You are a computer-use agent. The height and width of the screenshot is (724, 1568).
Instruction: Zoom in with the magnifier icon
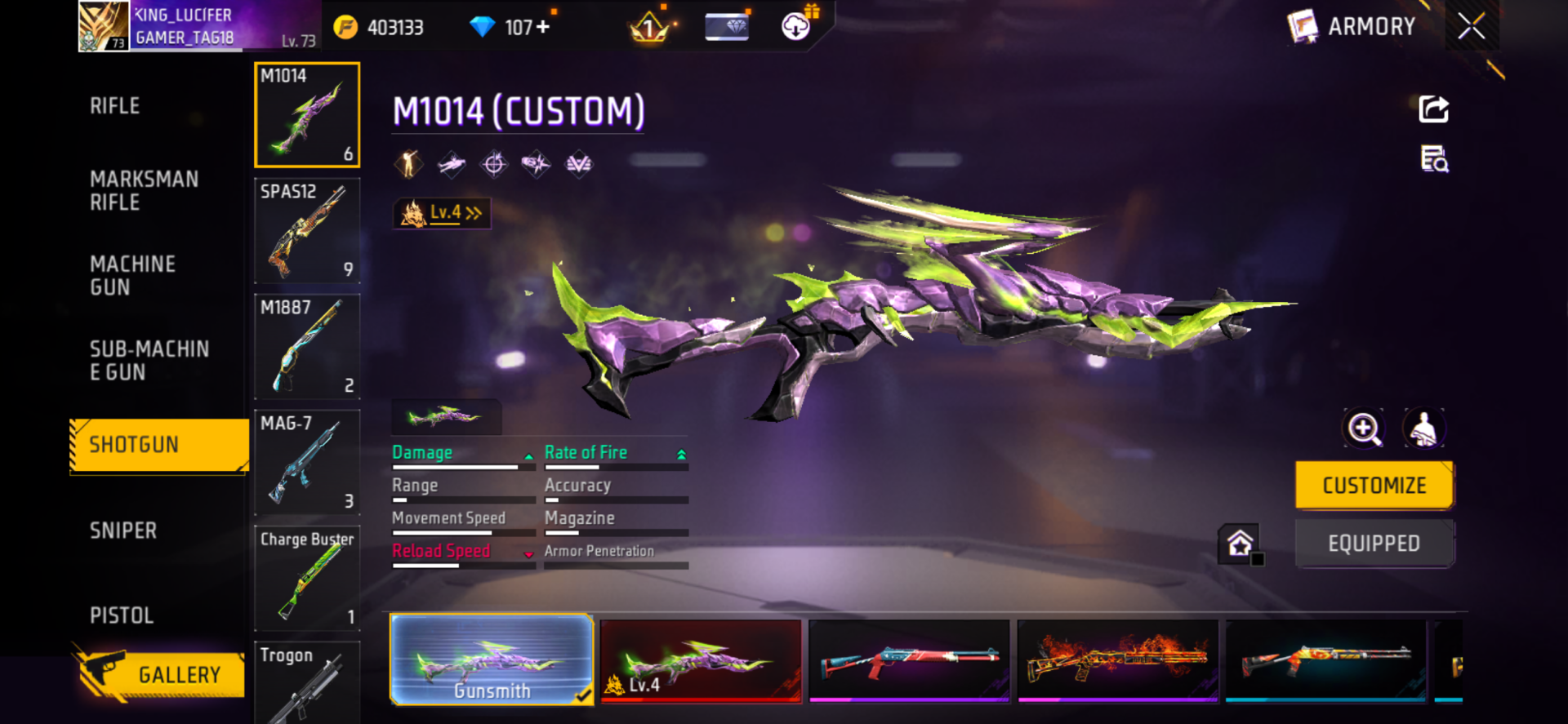coord(1364,429)
